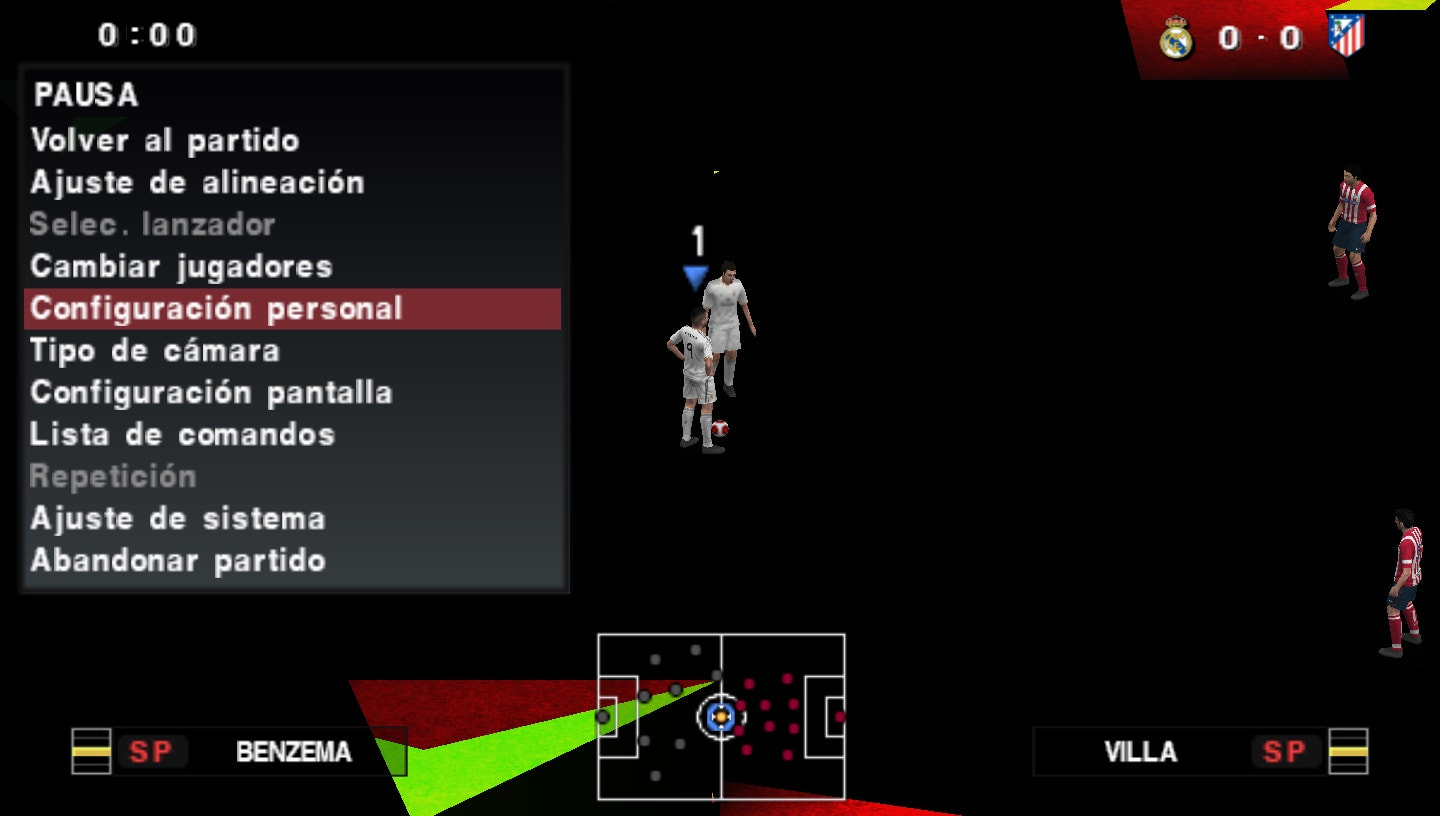1440x816 pixels.
Task: Open Configuración personal from the pause menu
Action: 217,309
